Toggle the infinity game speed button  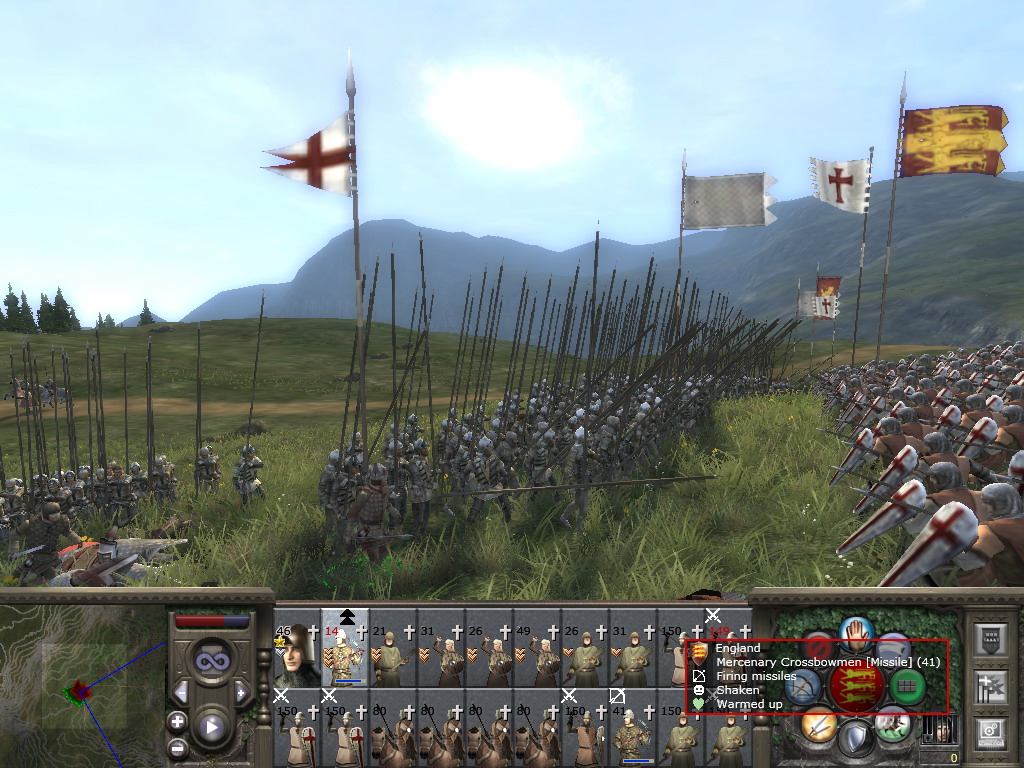(x=211, y=661)
